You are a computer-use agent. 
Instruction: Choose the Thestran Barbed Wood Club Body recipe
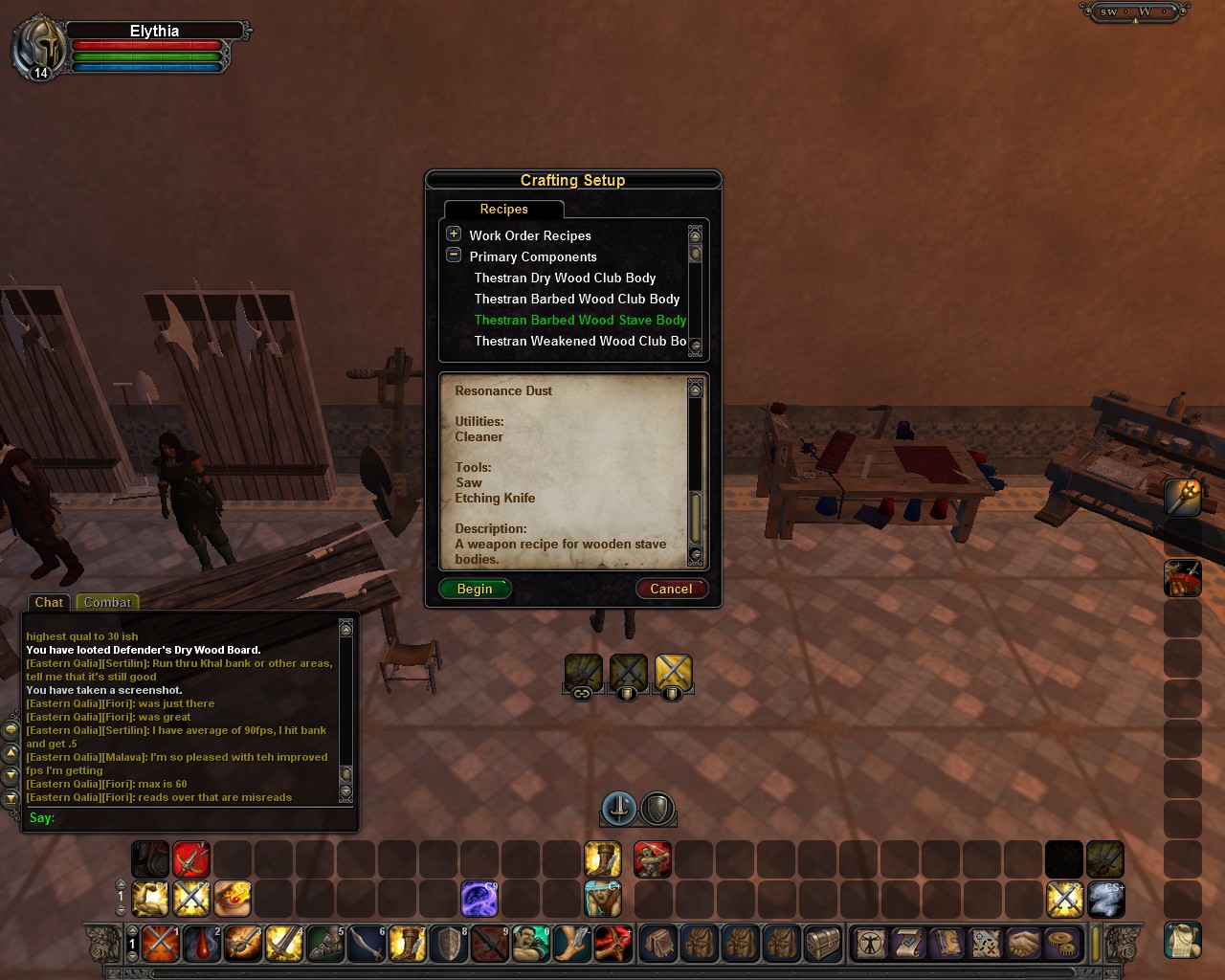point(576,299)
